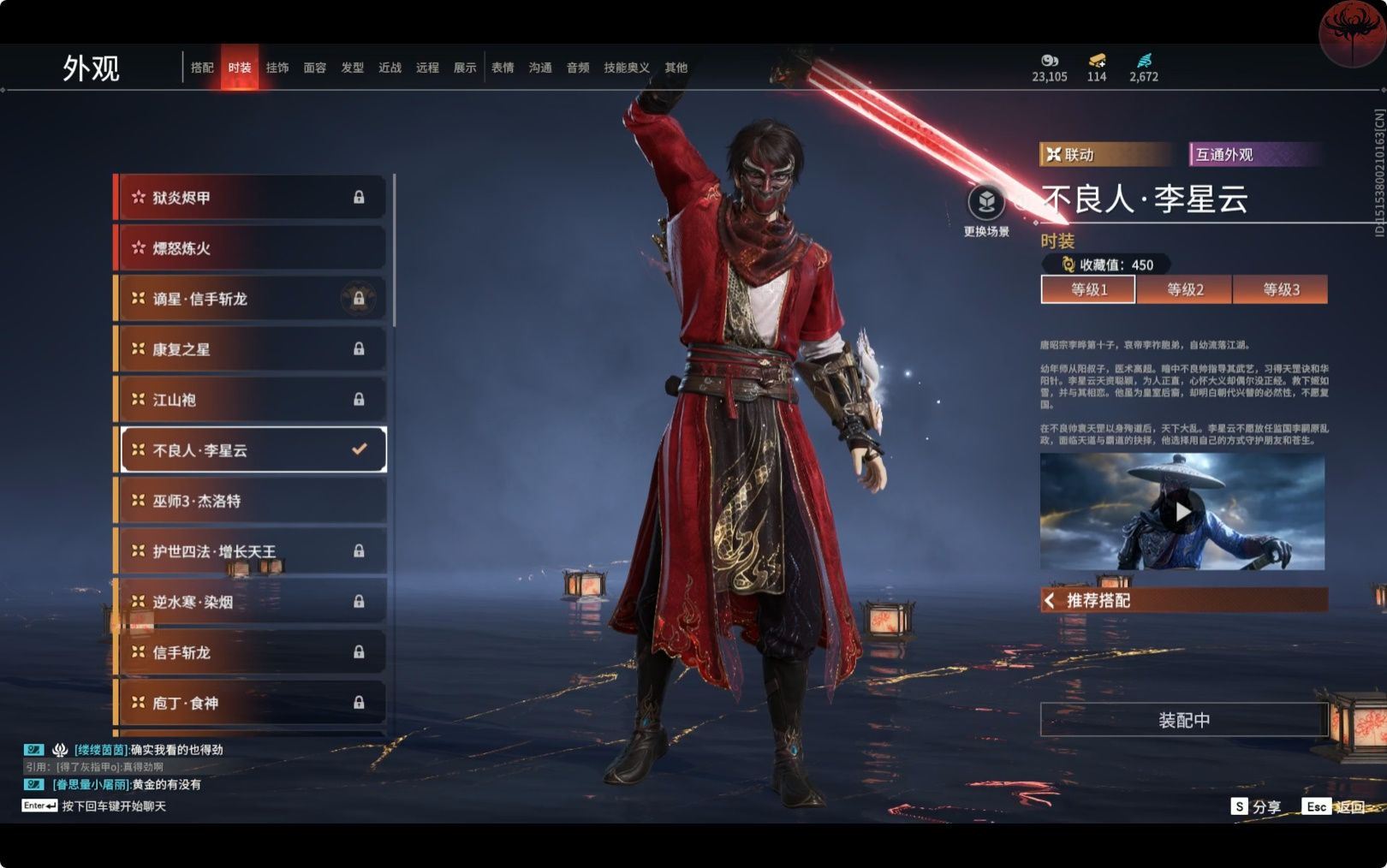Show the 表情 emotes tab
Image resolution: width=1387 pixels, height=868 pixels.
coord(503,68)
